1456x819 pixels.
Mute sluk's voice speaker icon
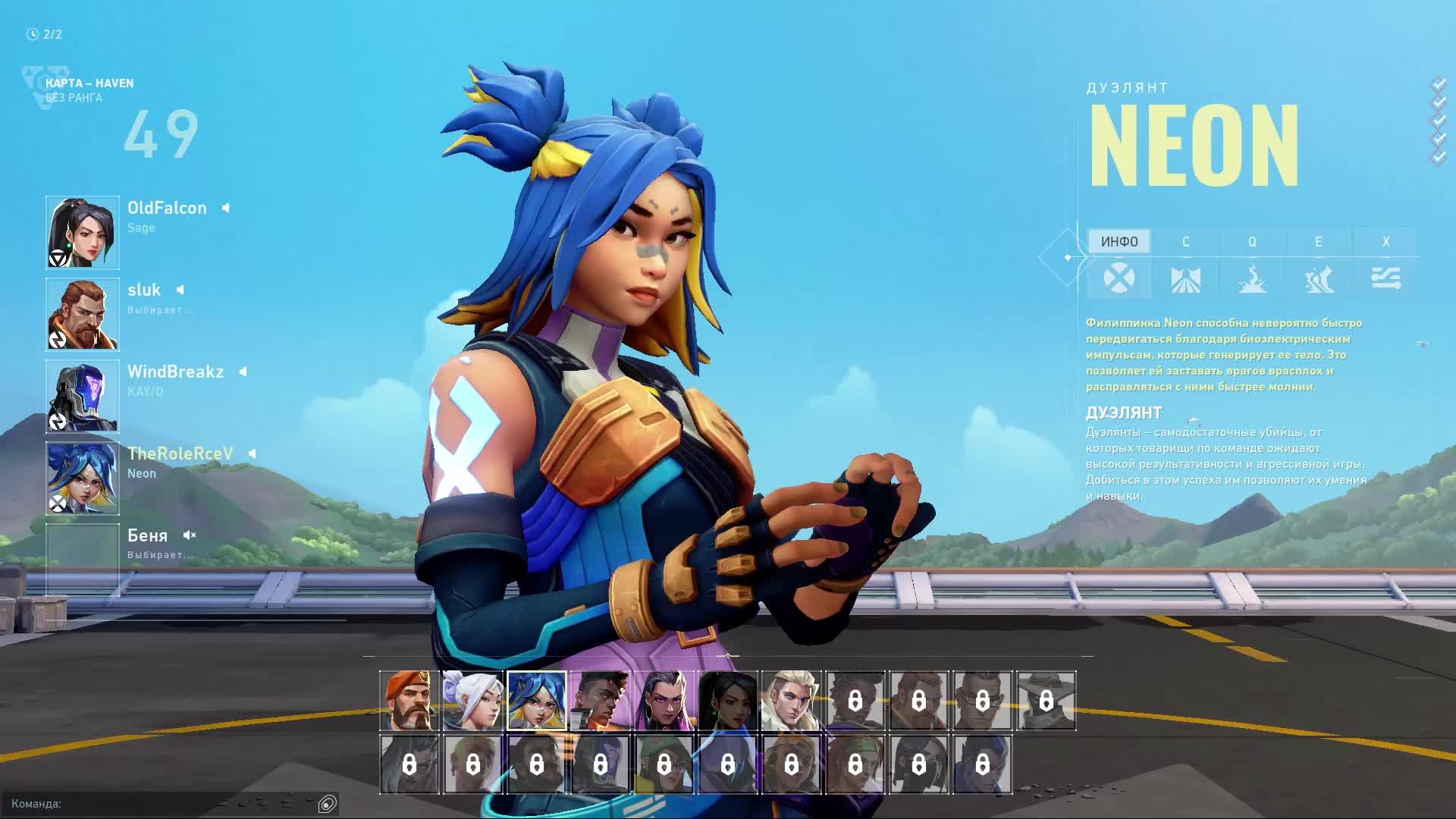click(x=180, y=290)
